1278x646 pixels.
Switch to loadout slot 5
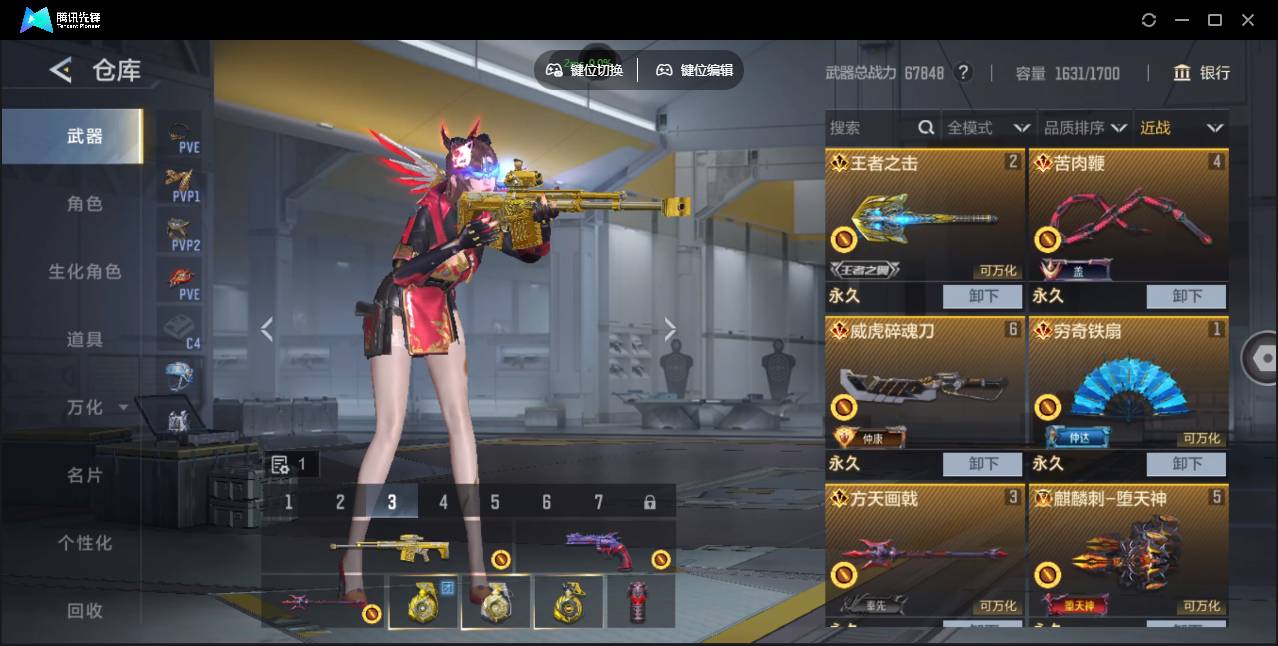tap(495, 502)
